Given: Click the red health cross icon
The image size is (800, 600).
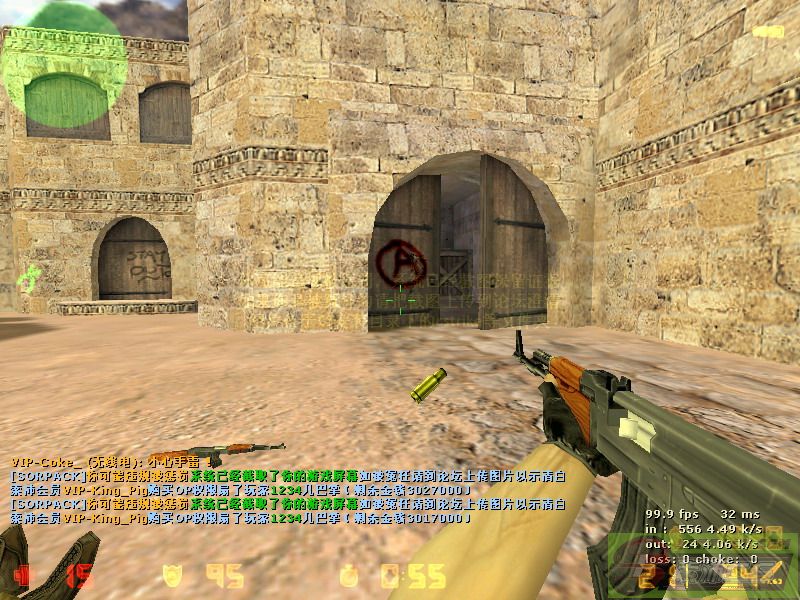Looking at the screenshot, I should point(24,575).
